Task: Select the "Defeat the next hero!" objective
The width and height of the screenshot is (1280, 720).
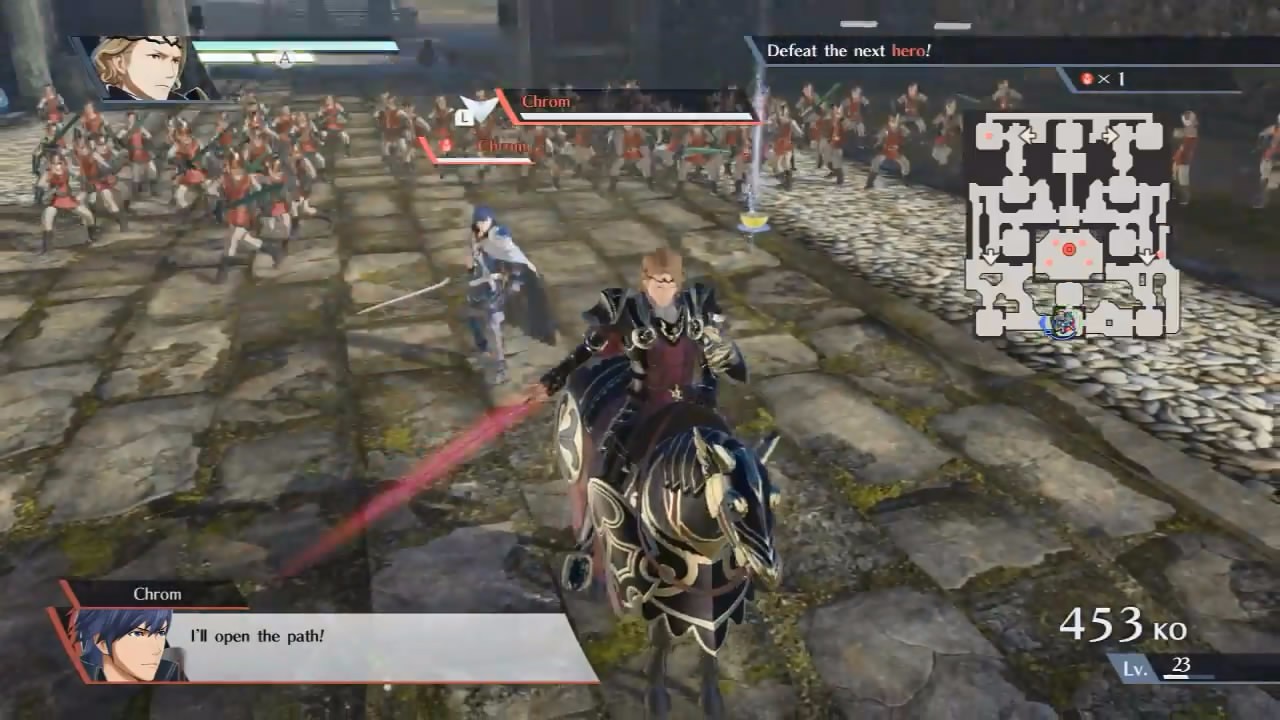Action: coord(848,50)
